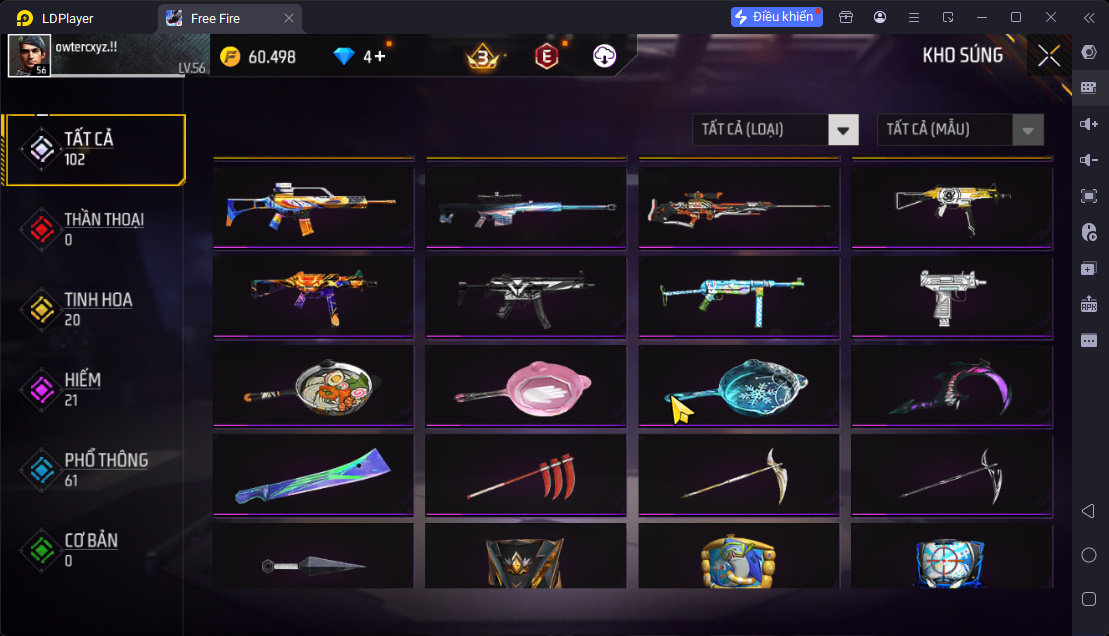Open the cloud download icon
This screenshot has width=1109, height=636.
[x=603, y=57]
